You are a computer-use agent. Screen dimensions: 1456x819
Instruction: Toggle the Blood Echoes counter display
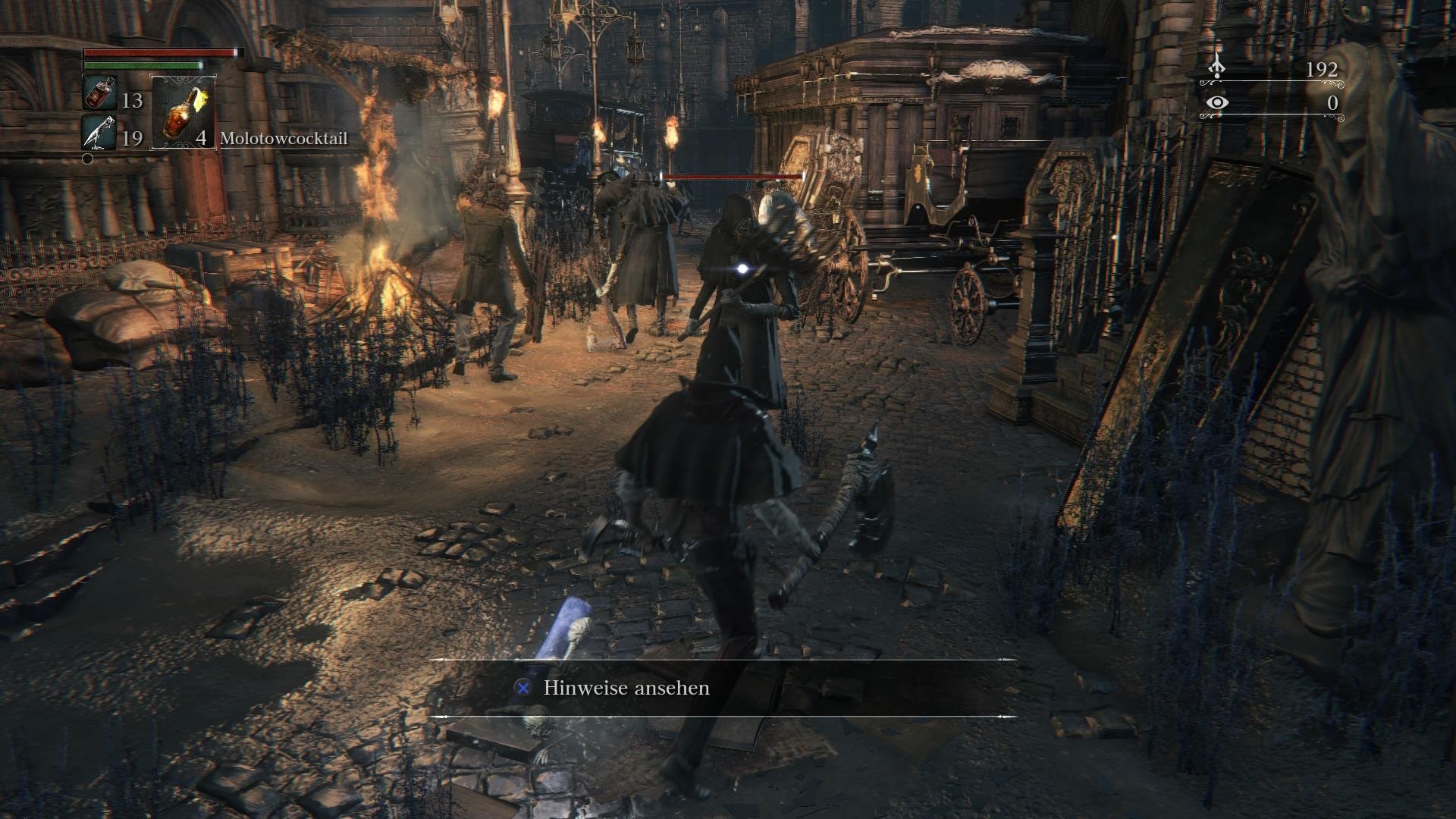pyautogui.click(x=1323, y=68)
